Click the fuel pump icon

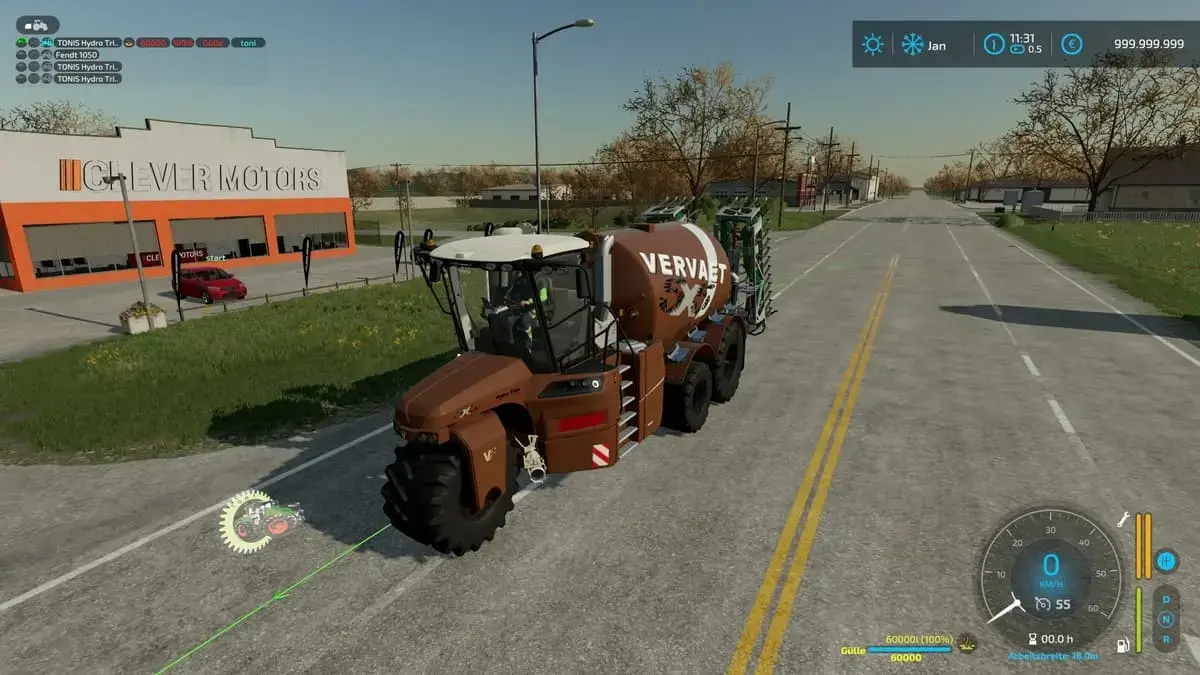click(1123, 645)
